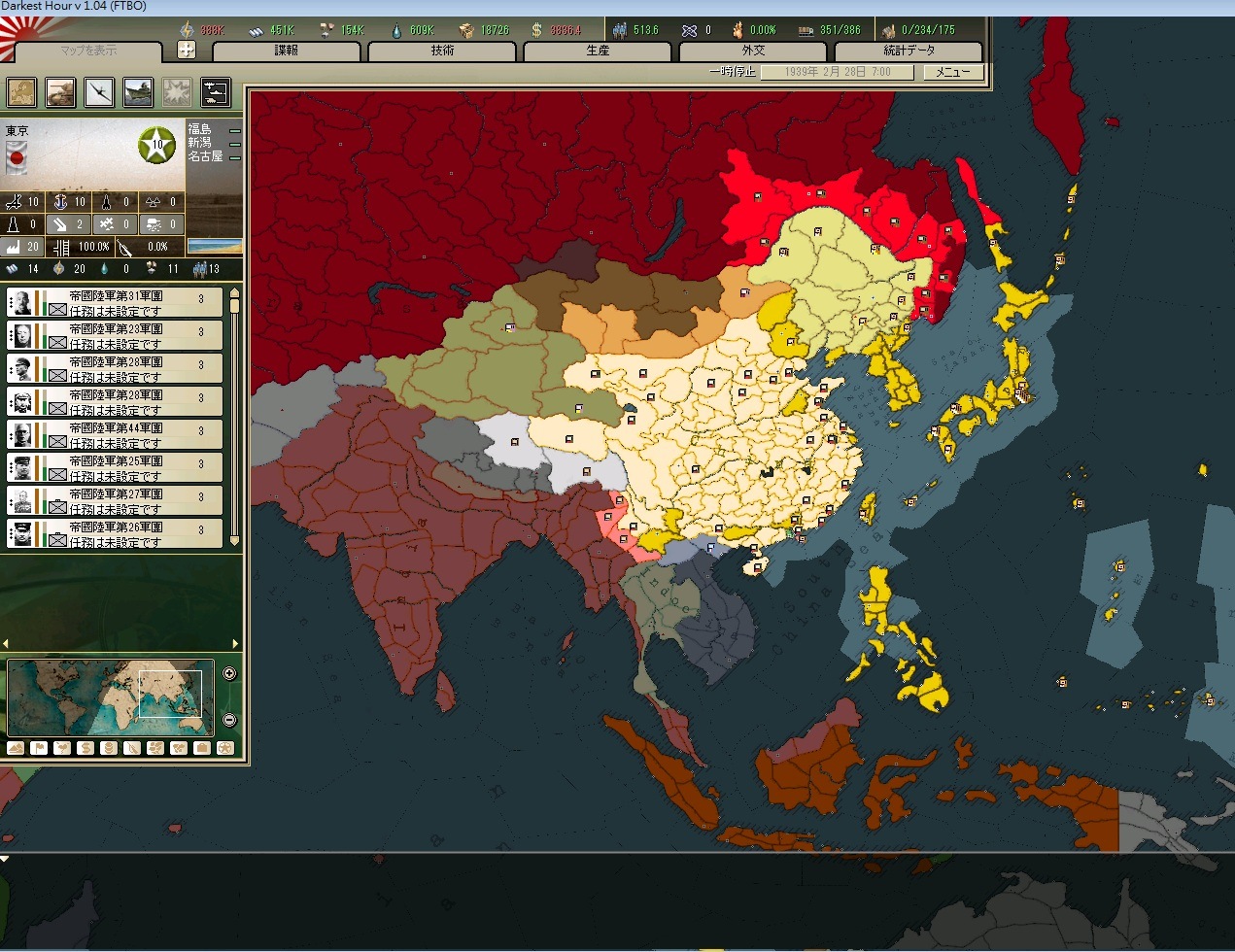This screenshot has height=952, width=1235.
Task: Select the tank land units icon
Action: pos(60,92)
